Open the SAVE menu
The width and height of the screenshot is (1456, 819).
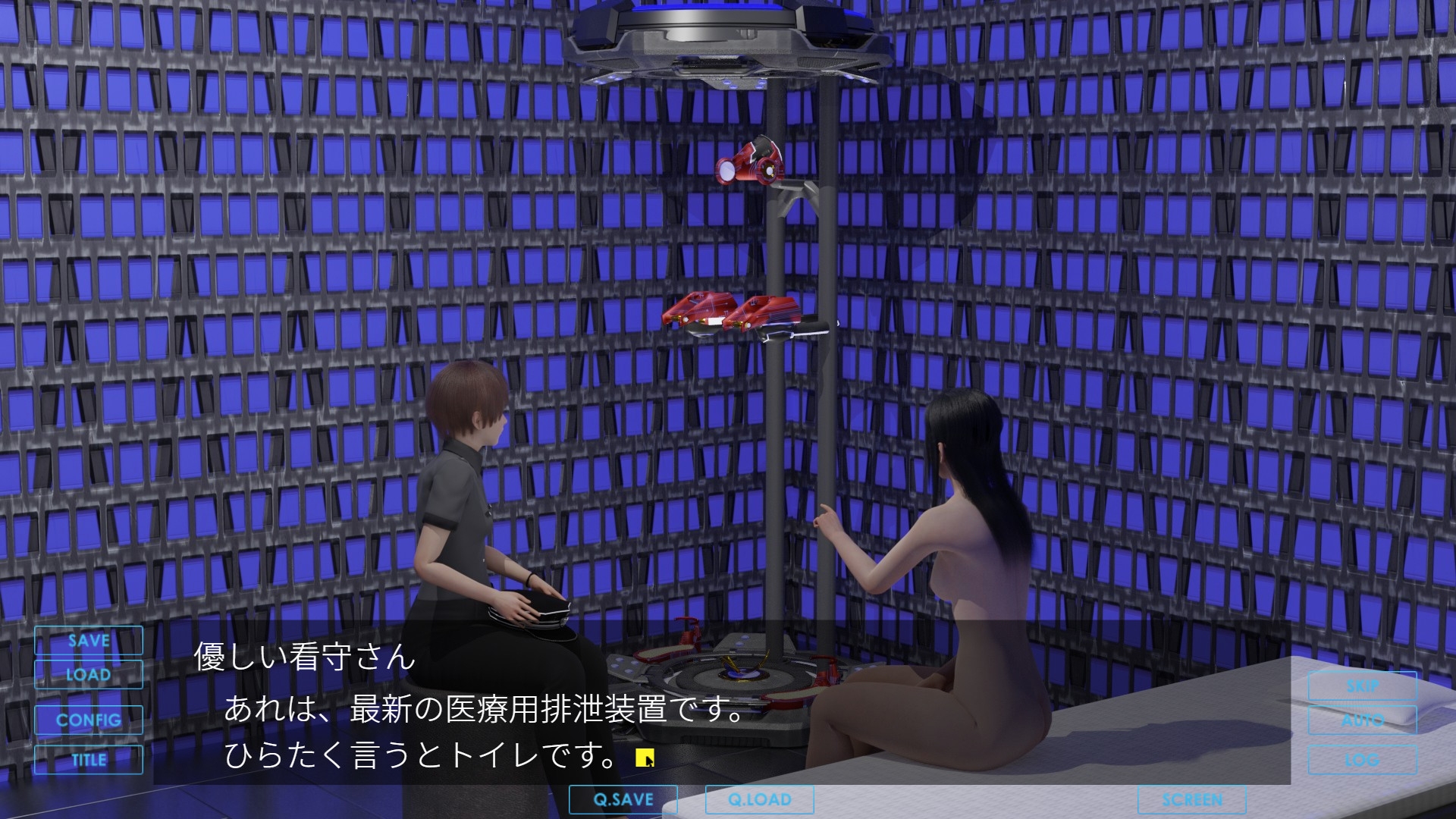[x=89, y=641]
